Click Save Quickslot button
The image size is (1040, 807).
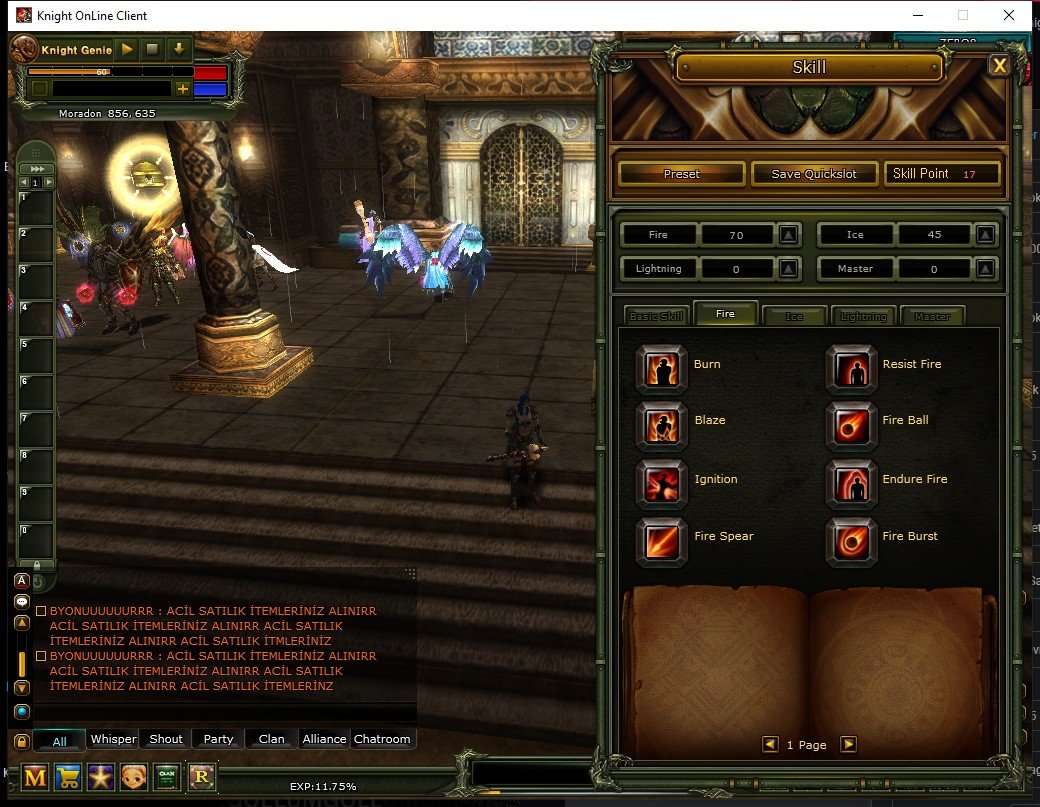[x=814, y=174]
